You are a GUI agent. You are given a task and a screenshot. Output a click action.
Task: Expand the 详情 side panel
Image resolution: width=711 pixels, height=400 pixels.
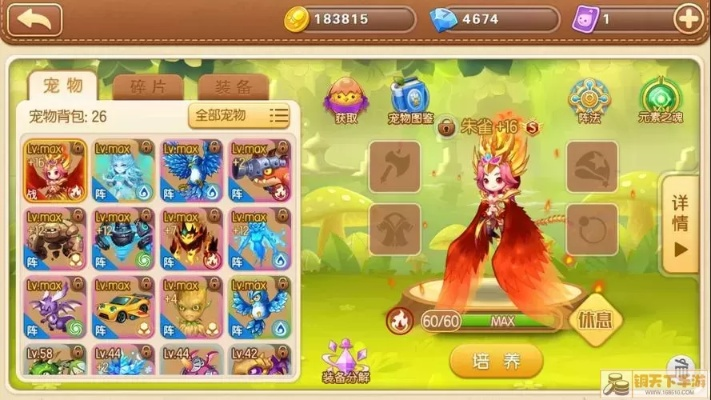pyautogui.click(x=680, y=224)
